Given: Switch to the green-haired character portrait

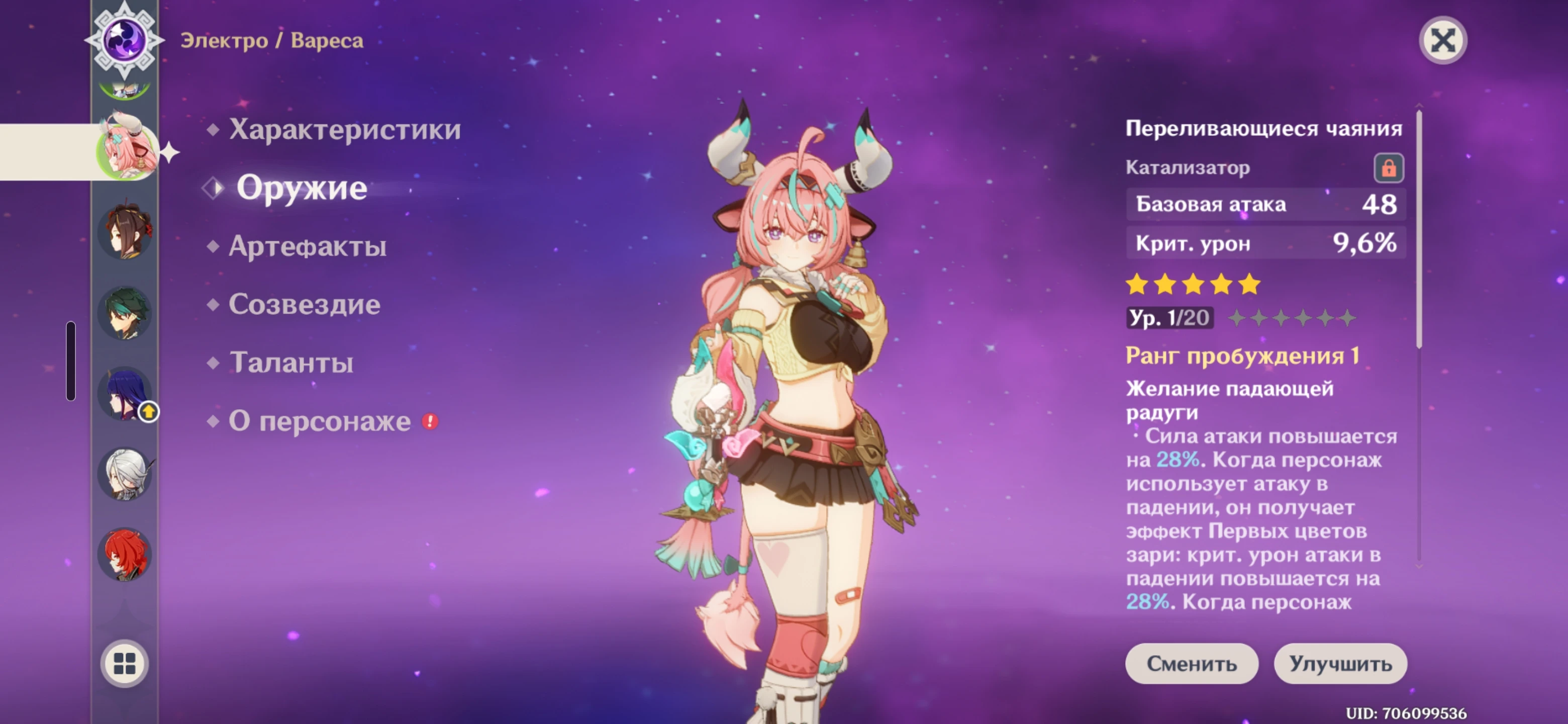Looking at the screenshot, I should click(126, 313).
